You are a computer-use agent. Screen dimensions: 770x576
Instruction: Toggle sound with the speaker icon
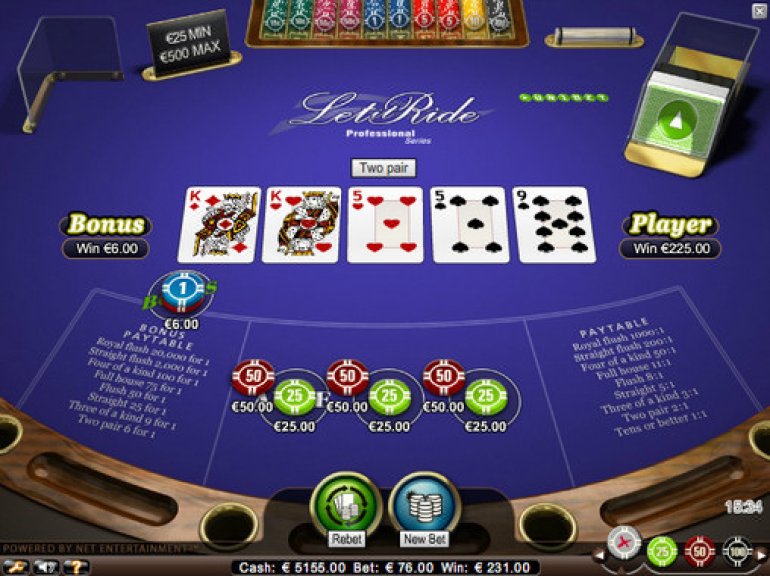pyautogui.click(x=46, y=567)
